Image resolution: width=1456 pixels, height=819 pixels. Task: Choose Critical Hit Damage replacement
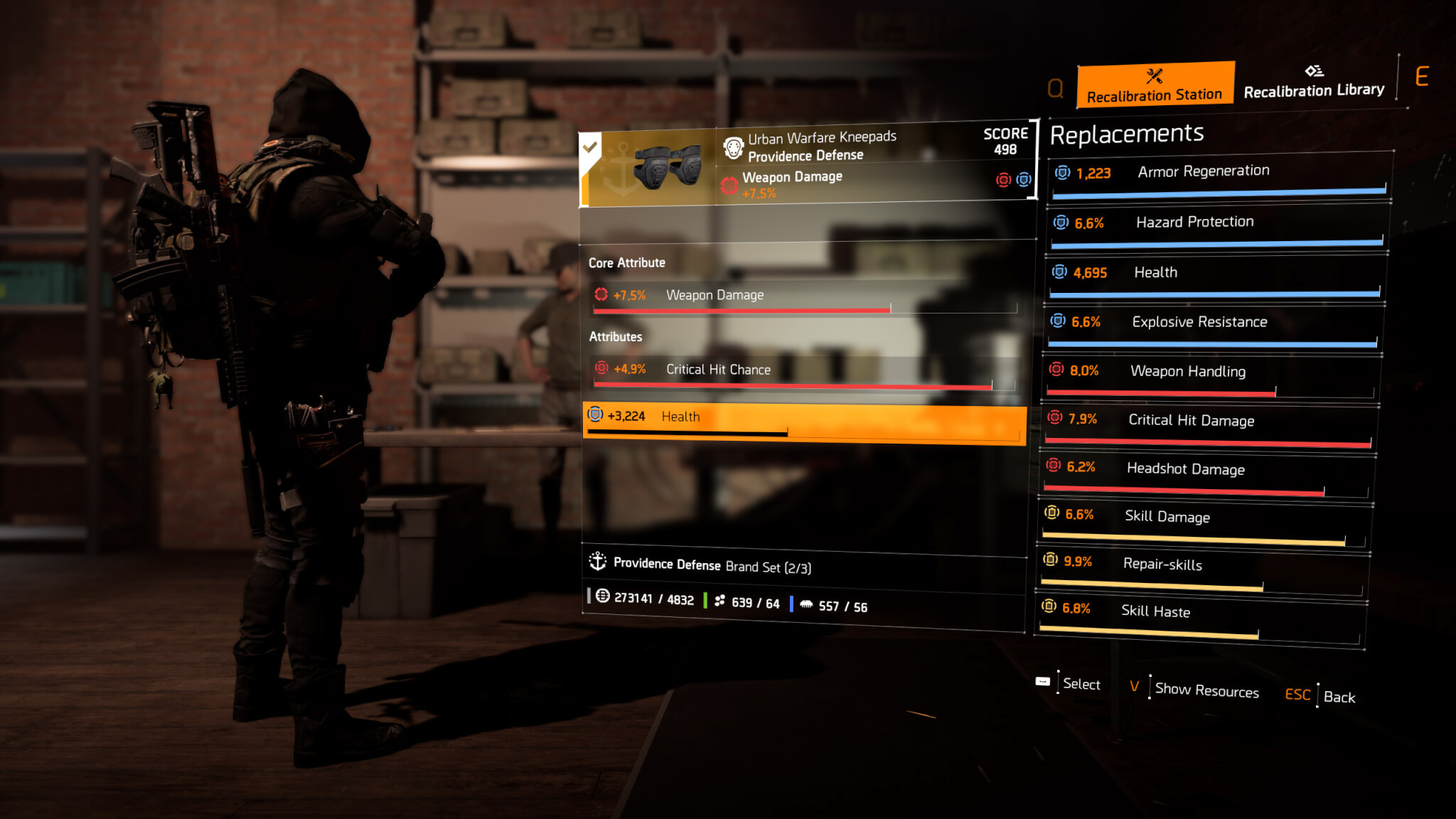pos(1209,424)
